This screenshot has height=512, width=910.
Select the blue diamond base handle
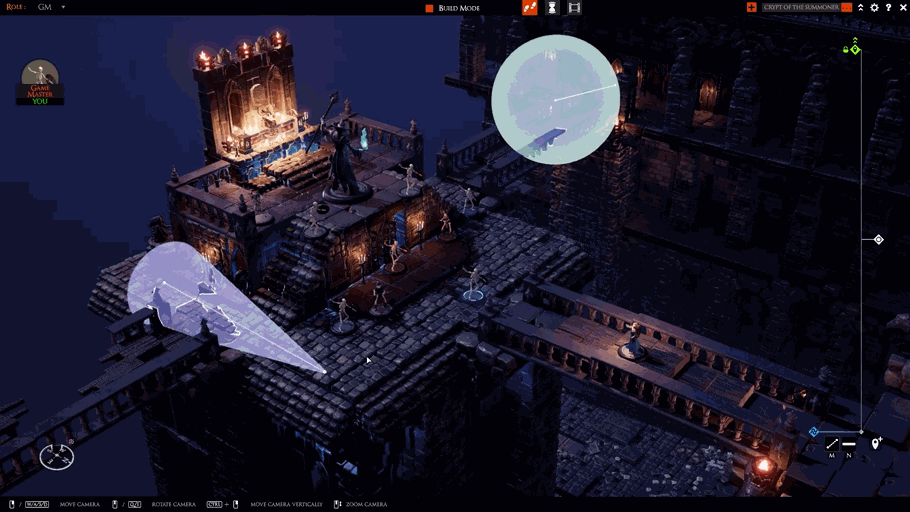pyautogui.click(x=813, y=432)
